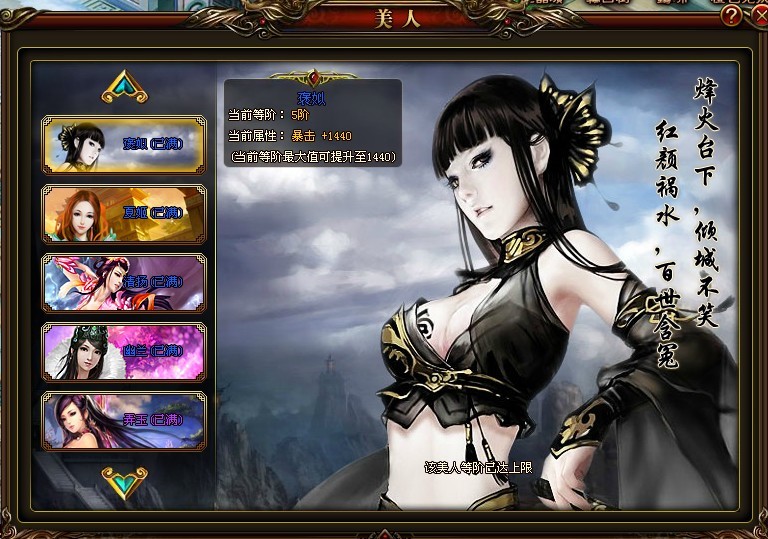
Task: Open the question mark help button
Action: tap(731, 15)
